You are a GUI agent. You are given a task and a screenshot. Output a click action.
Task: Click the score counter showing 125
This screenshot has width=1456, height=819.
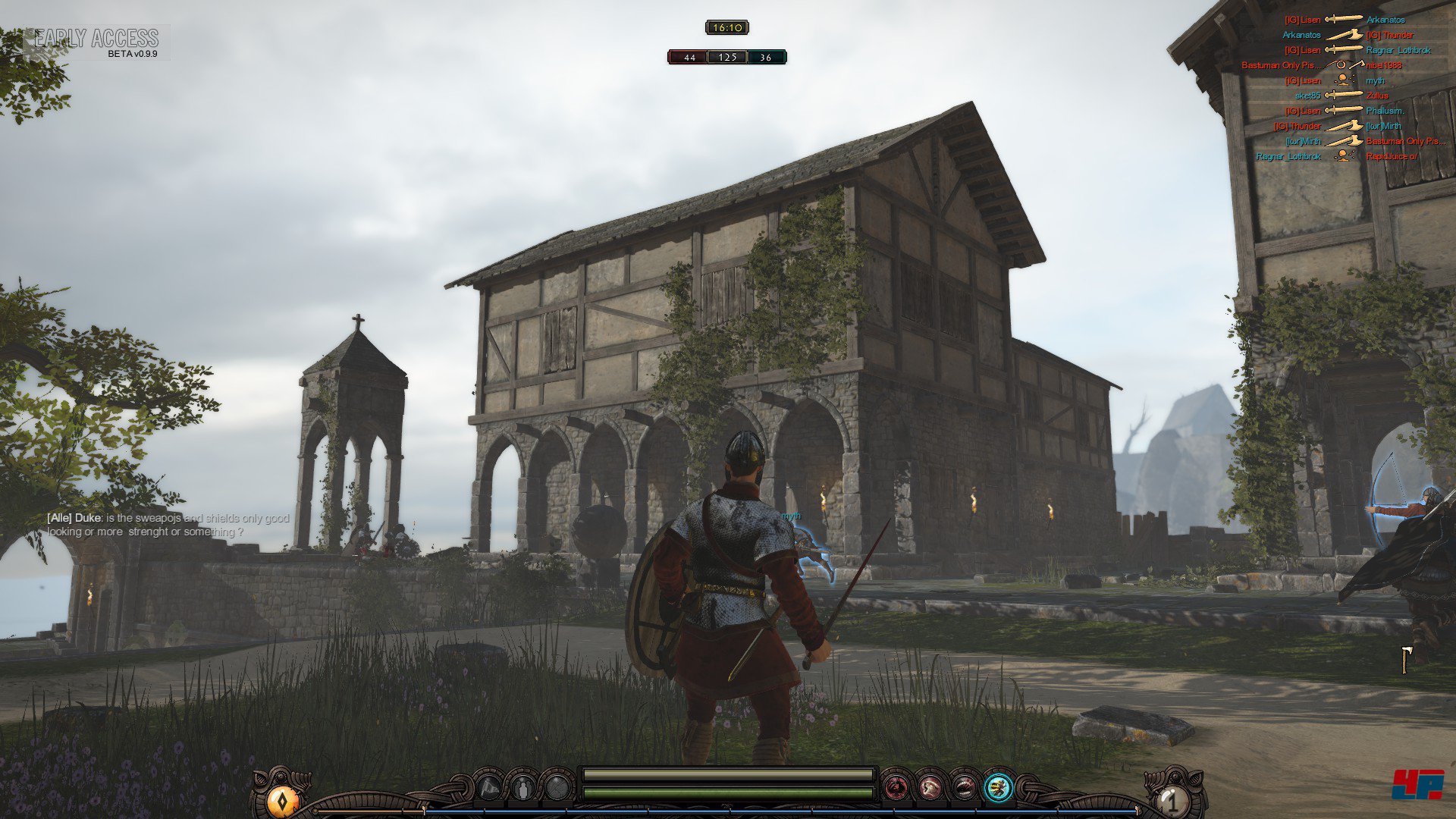[727, 56]
